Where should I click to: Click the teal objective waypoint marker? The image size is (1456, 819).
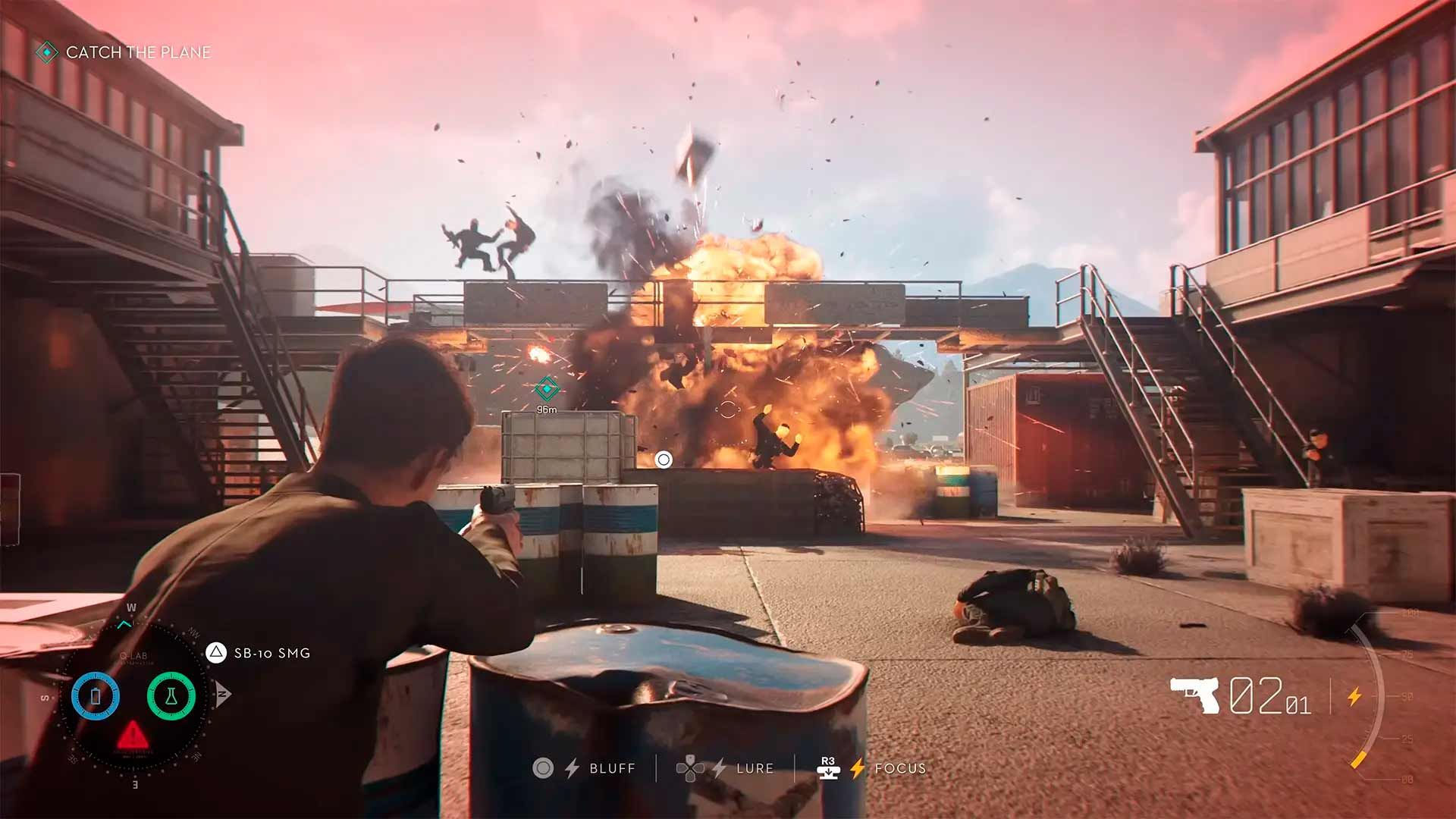click(x=546, y=389)
